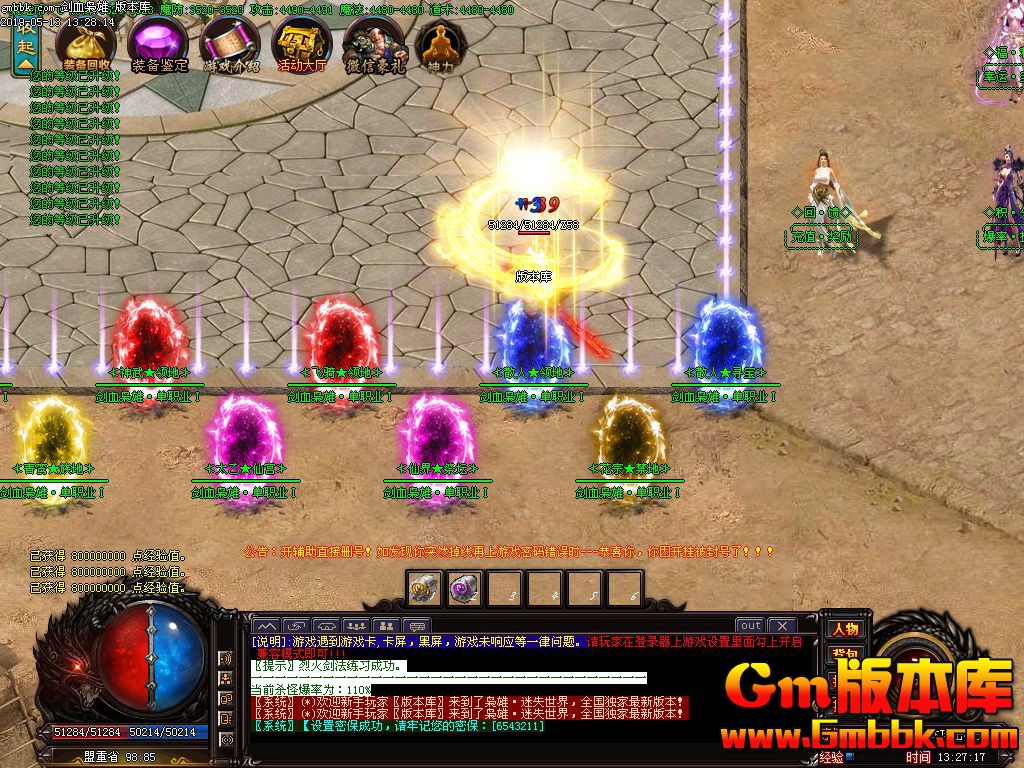Click the out button above the chat

click(x=750, y=626)
